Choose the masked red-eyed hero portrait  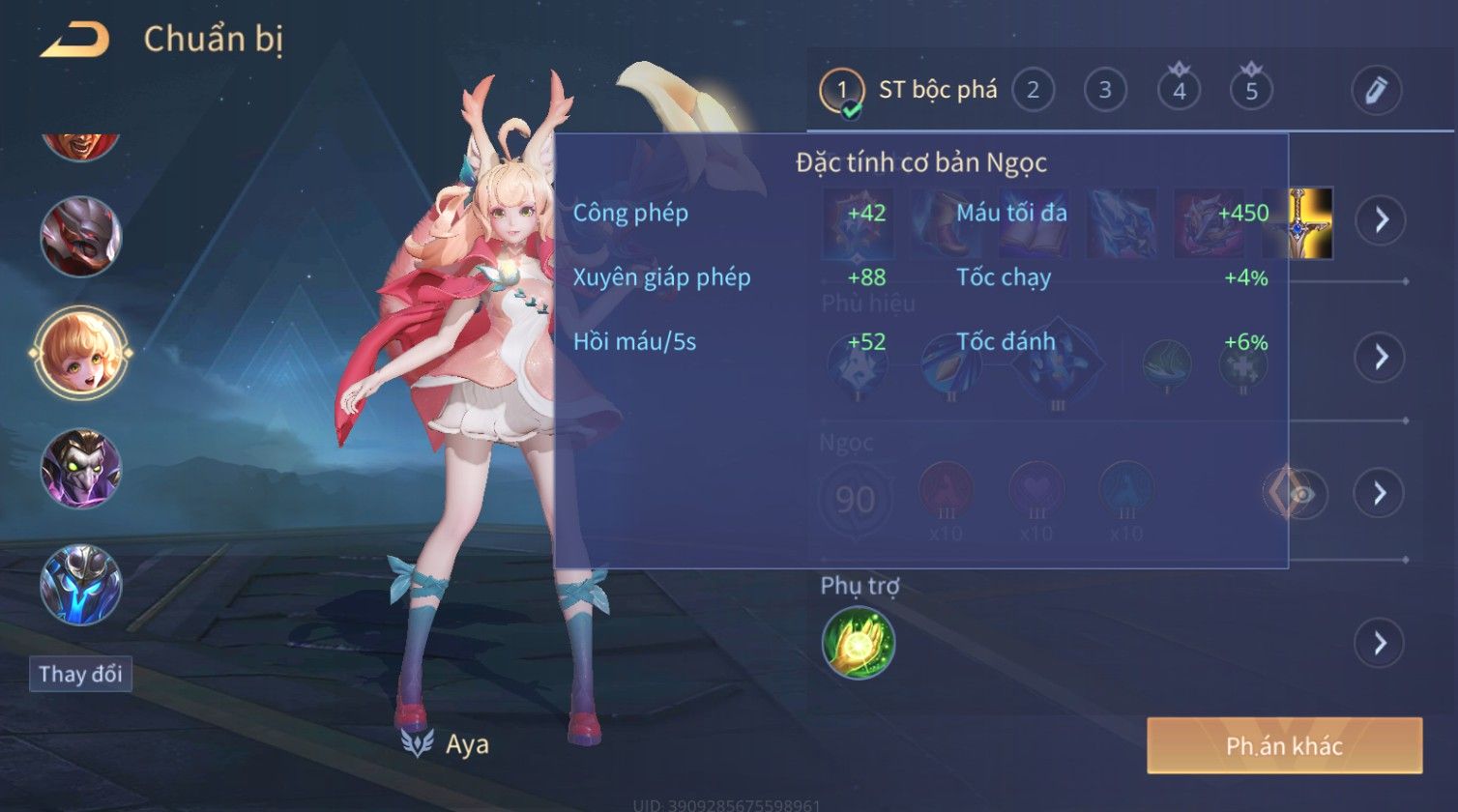click(81, 237)
